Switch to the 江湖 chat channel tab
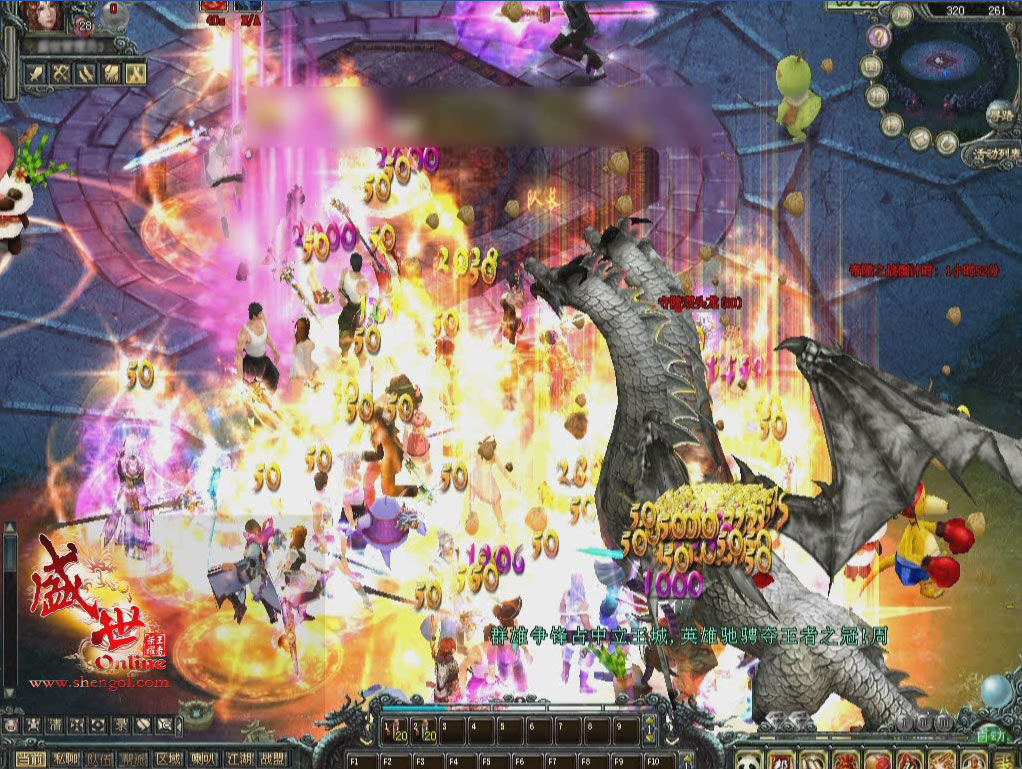 239,760
